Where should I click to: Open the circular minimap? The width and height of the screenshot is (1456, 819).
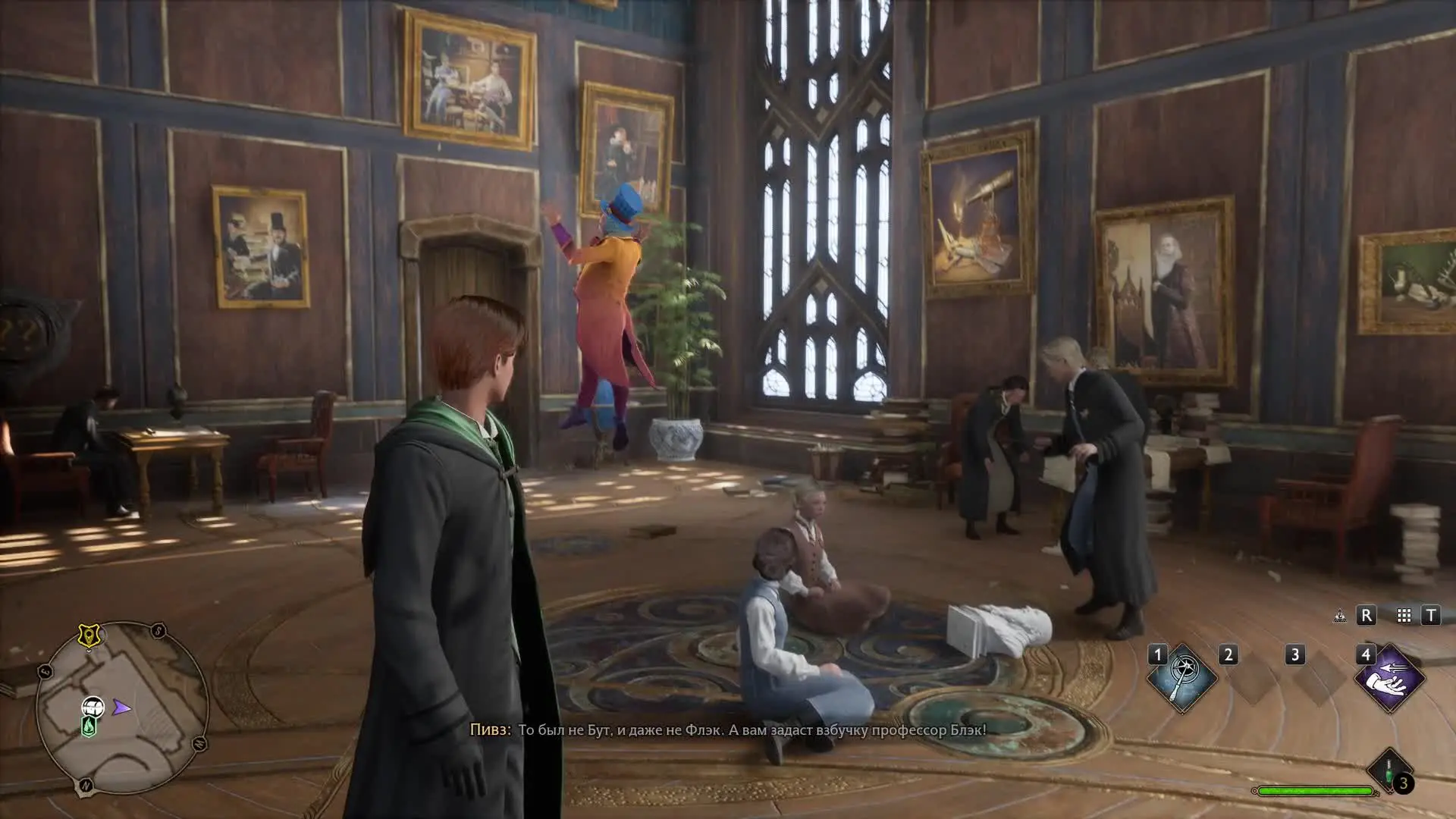123,708
